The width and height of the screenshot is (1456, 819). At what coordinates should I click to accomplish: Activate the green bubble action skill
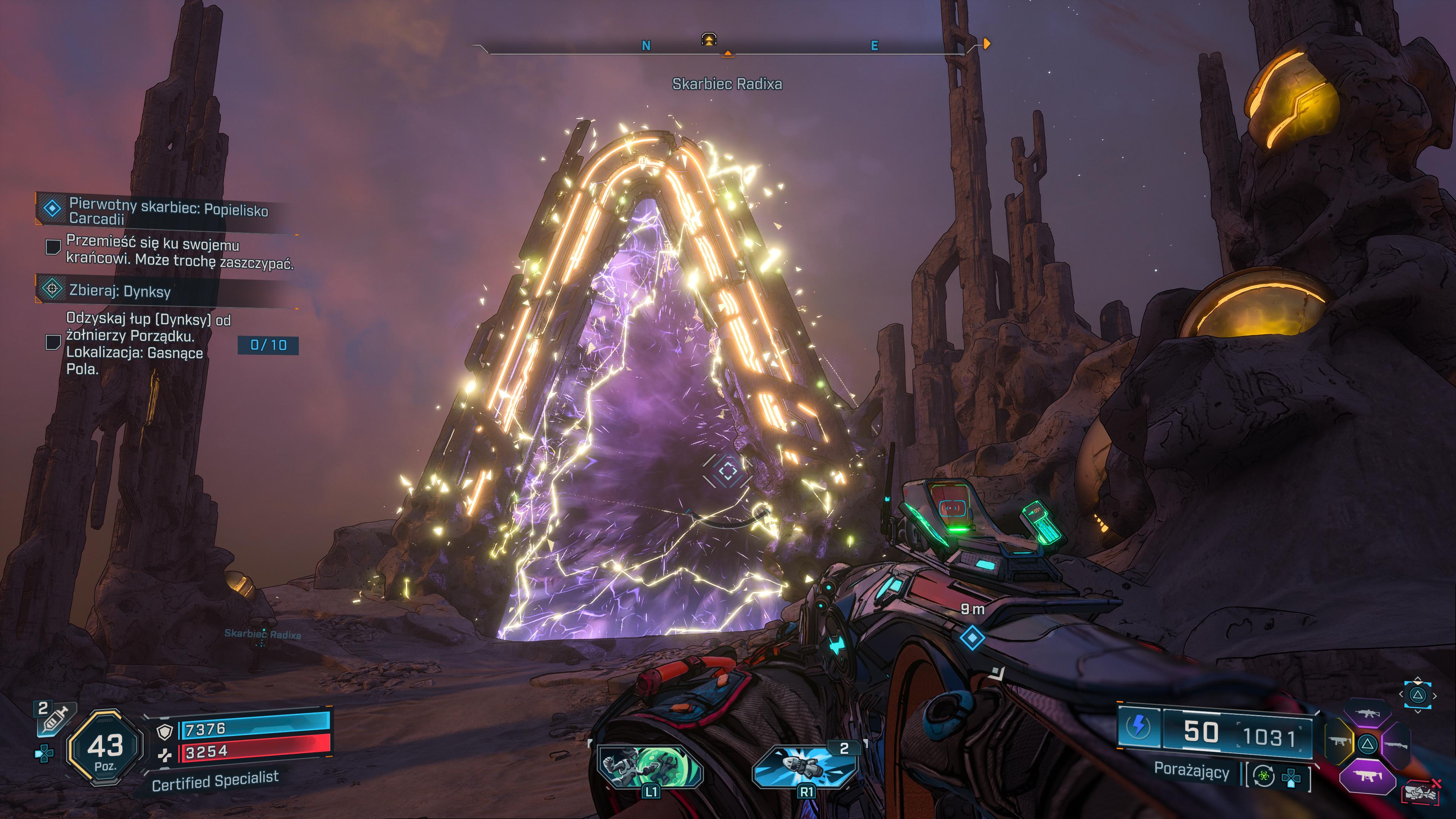[651, 766]
